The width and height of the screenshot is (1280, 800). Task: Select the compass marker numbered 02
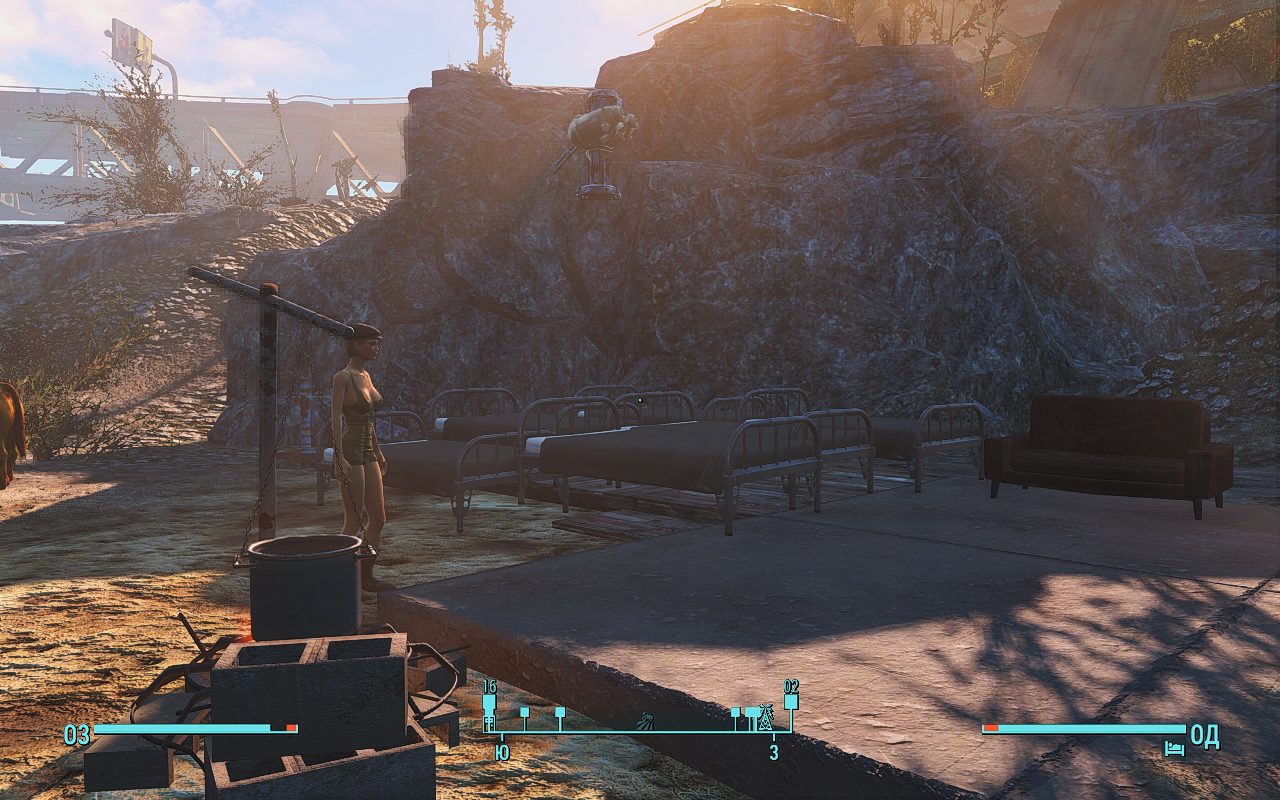coord(791,701)
